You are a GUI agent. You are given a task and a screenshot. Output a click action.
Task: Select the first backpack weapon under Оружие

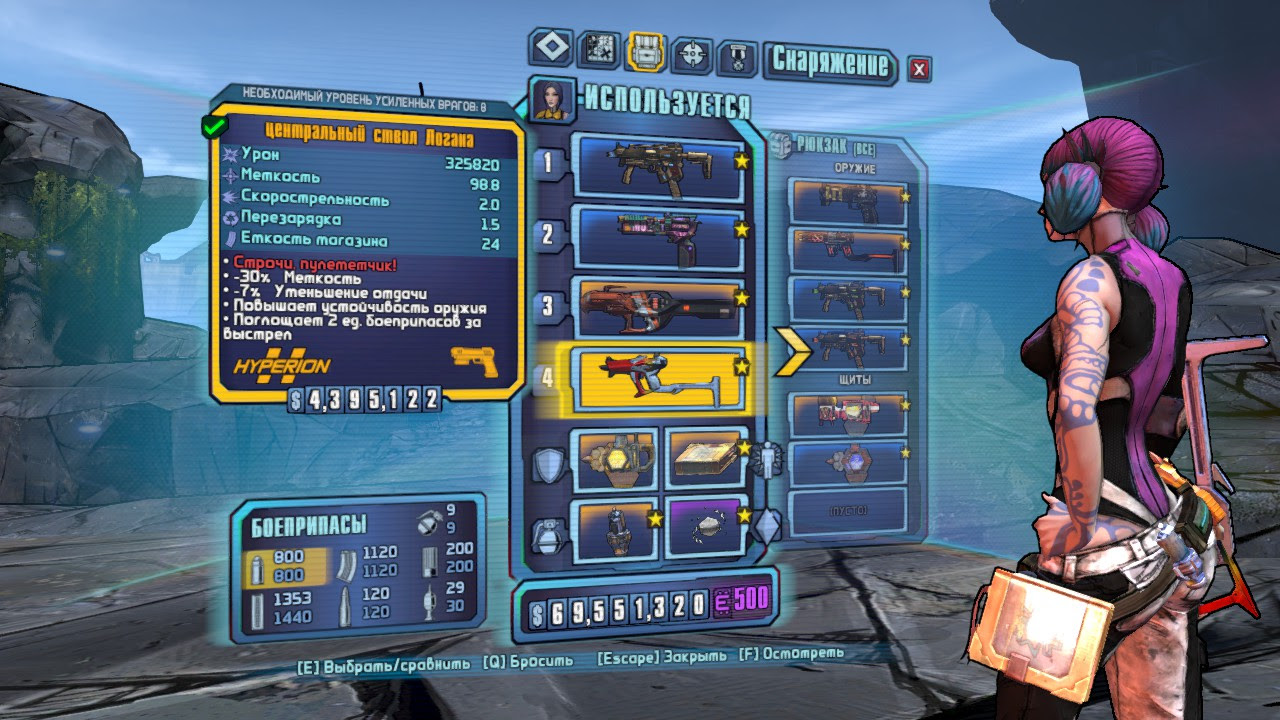pyautogui.click(x=847, y=203)
